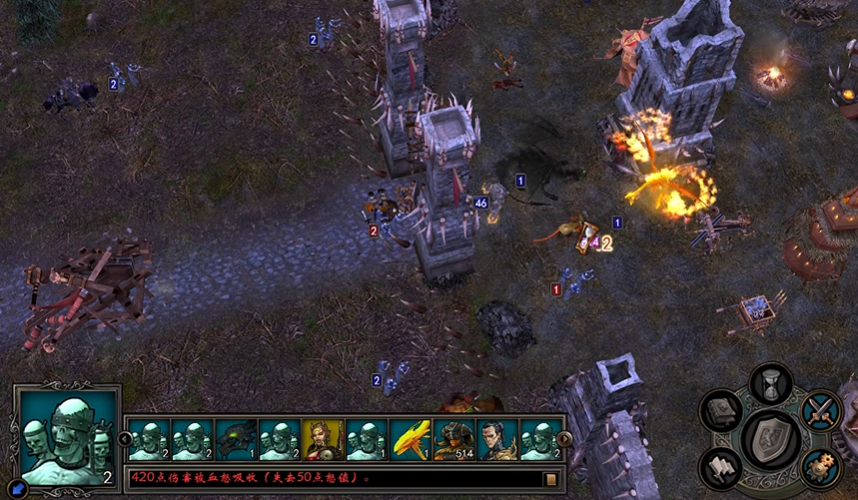
Task: Advance the turn order bar right arrow
Action: [x=564, y=439]
